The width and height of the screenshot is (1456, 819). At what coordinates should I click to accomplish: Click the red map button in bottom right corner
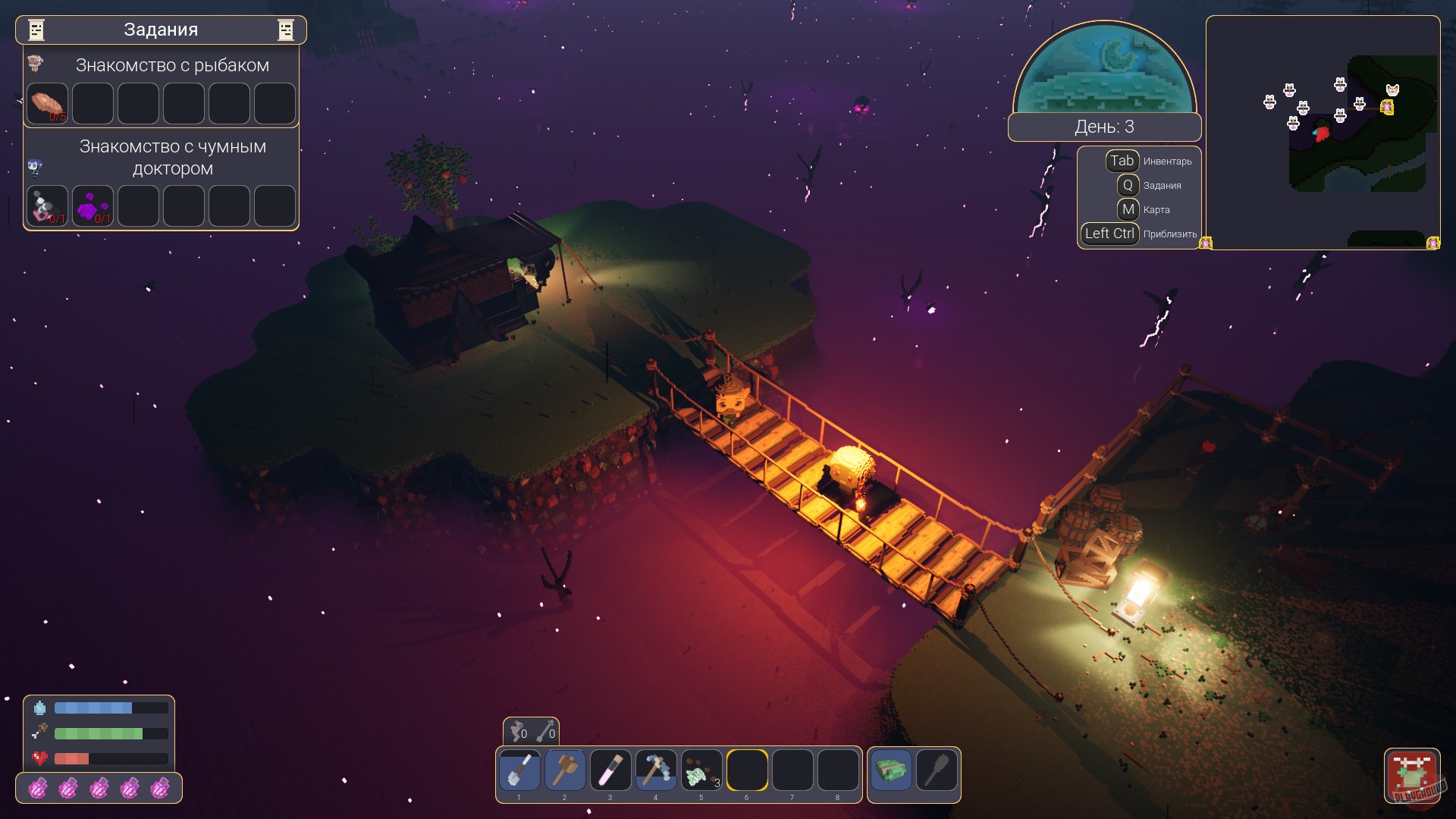pyautogui.click(x=1413, y=775)
